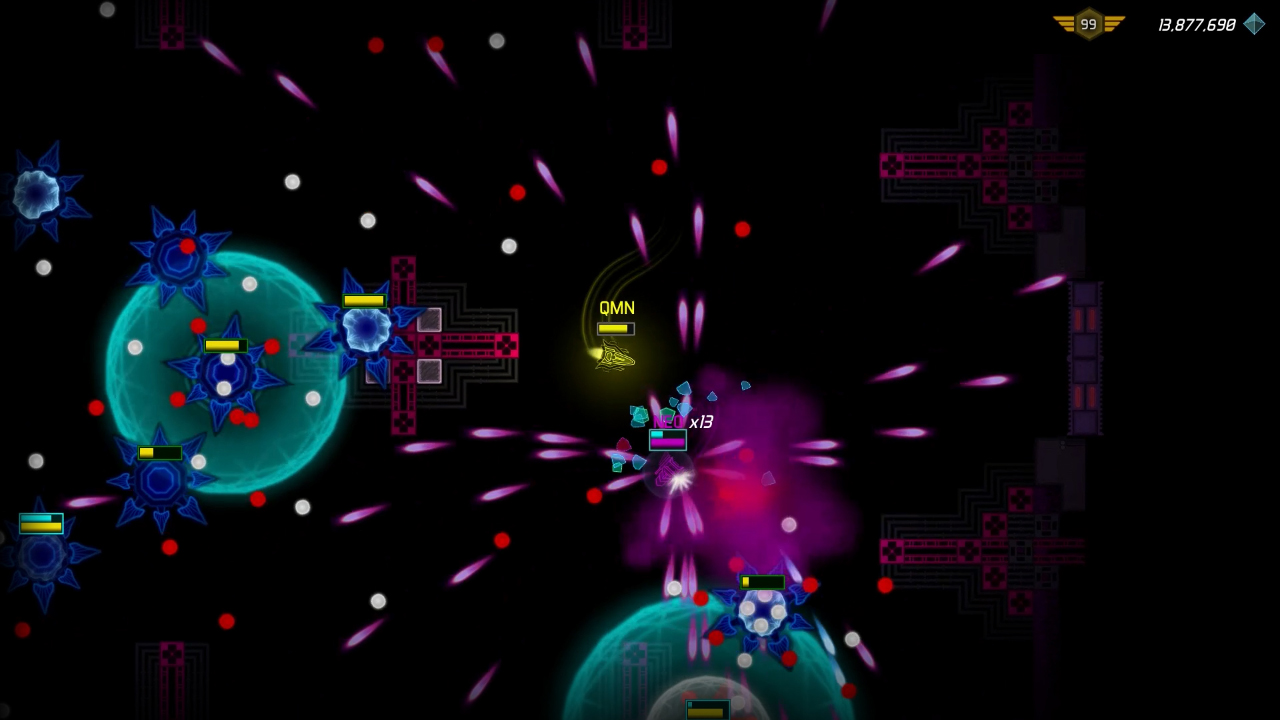Select the yellow ship labeled QMN
The height and width of the screenshot is (720, 1280).
(614, 357)
